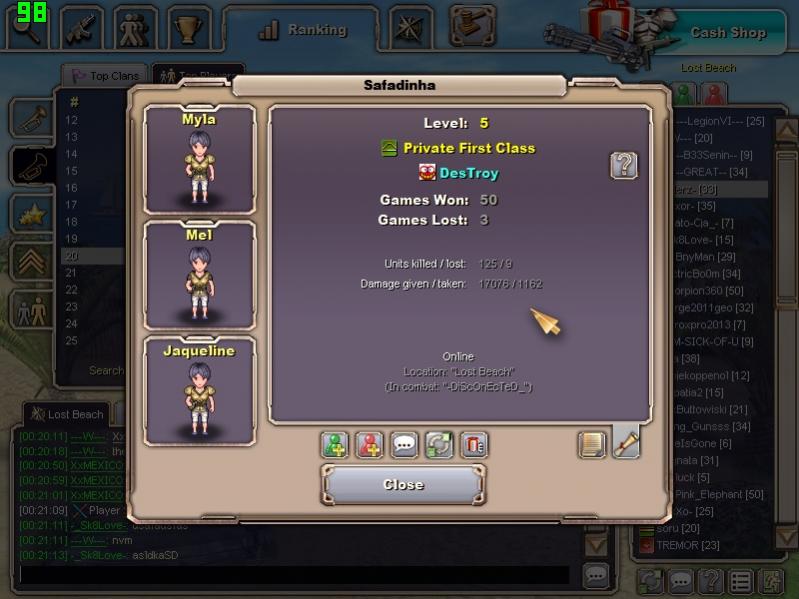Click the red person ignore icon
The height and width of the screenshot is (599, 799).
tap(370, 445)
